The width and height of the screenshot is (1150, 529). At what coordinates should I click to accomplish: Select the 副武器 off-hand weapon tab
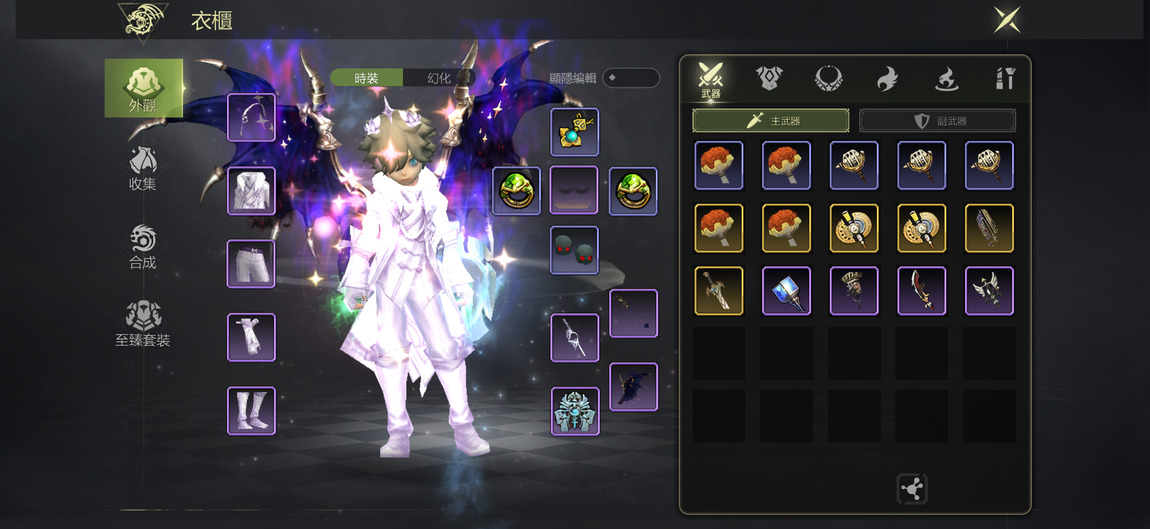pos(938,121)
